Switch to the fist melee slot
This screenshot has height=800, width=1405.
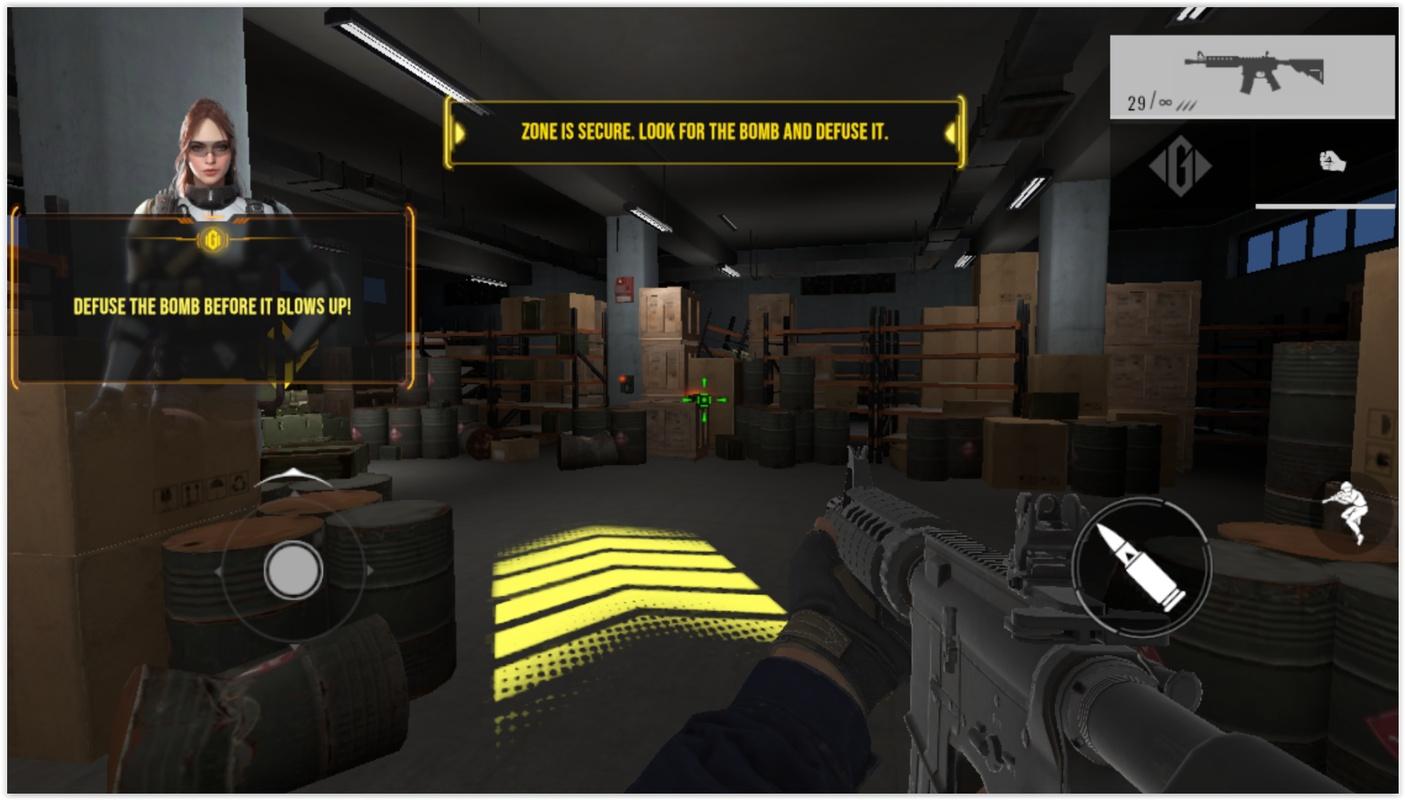[1329, 162]
